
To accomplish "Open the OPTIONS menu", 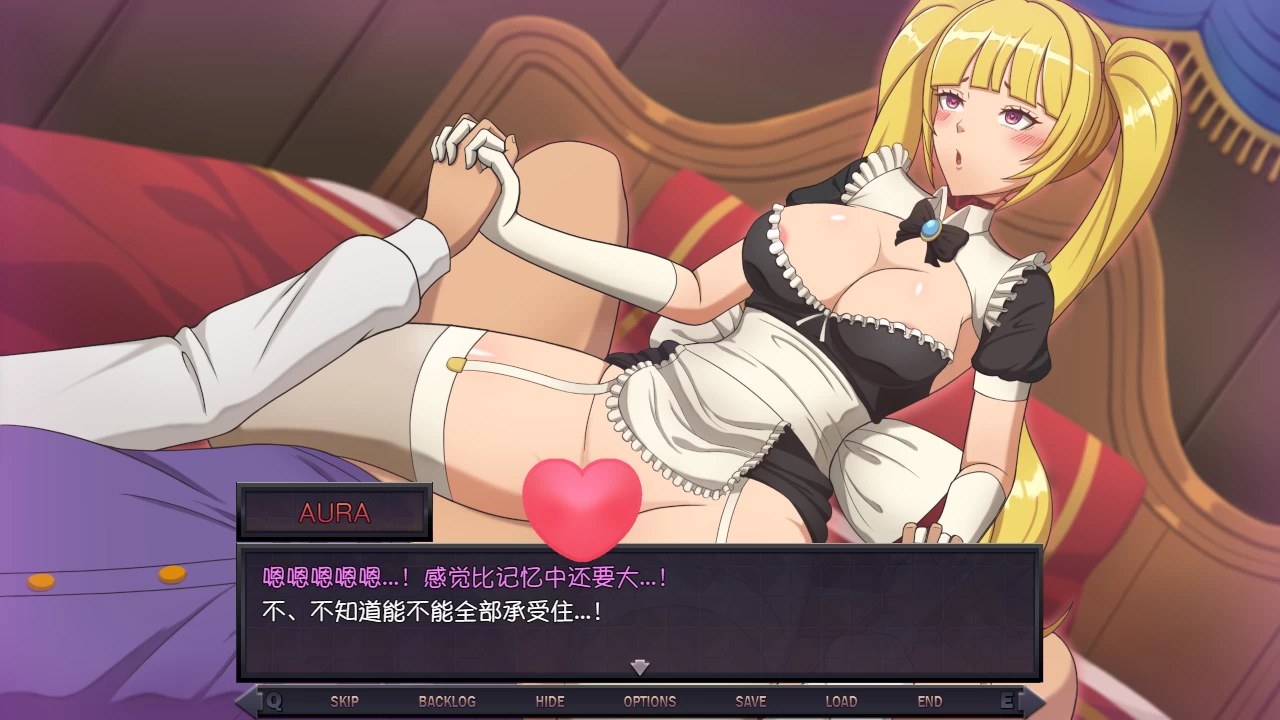I will [649, 701].
